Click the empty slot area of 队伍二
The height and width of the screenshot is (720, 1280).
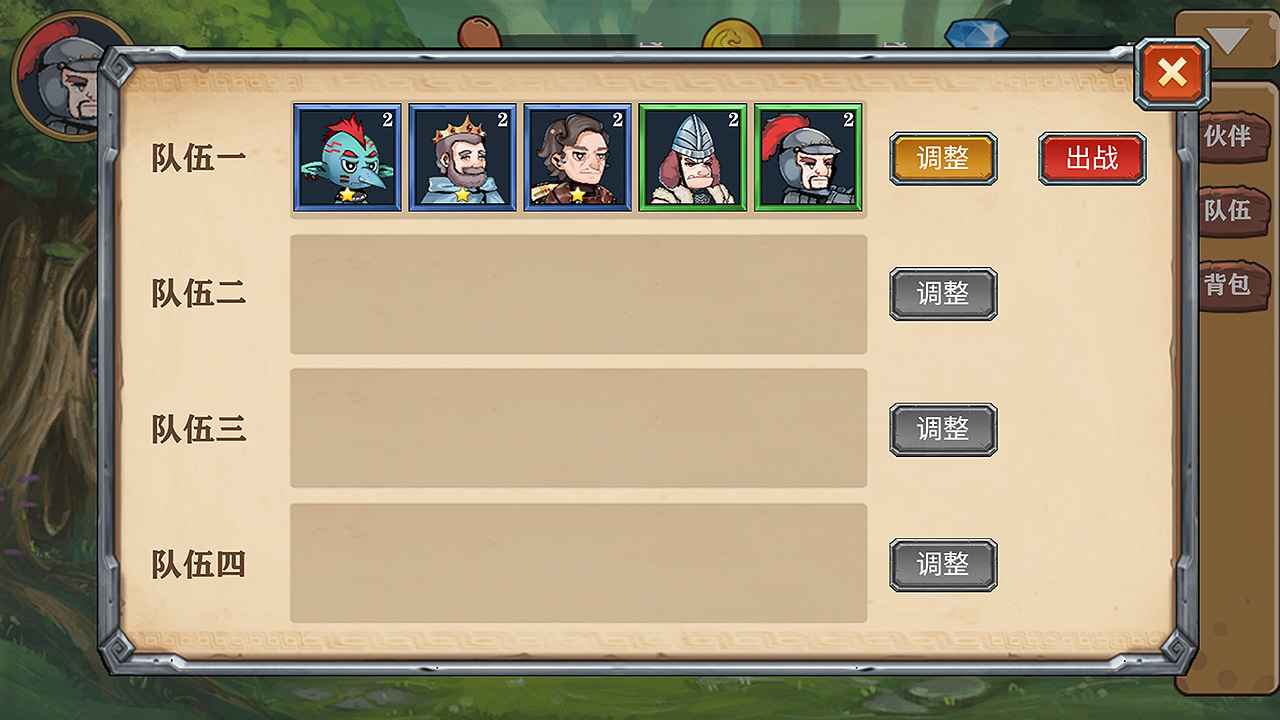[578, 293]
